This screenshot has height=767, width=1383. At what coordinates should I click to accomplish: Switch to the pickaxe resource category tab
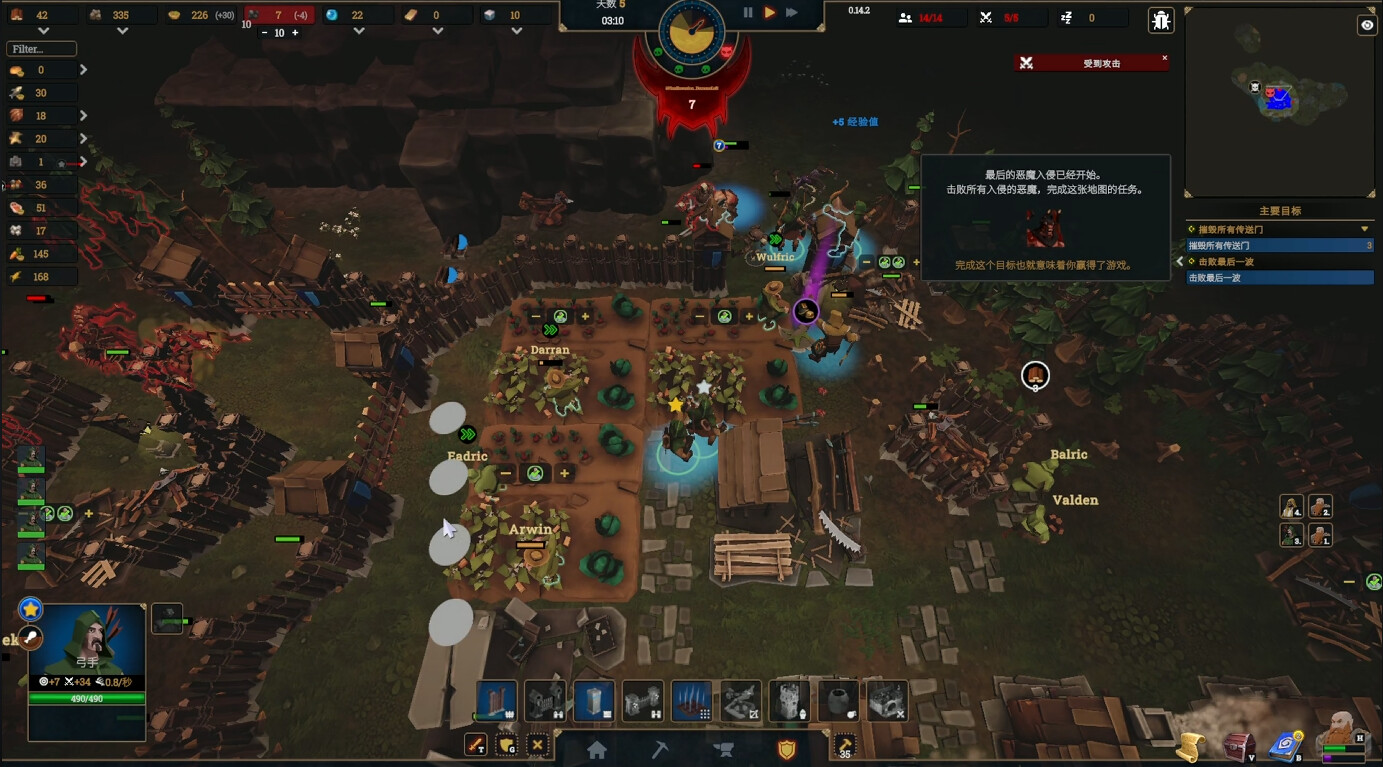[x=660, y=750]
